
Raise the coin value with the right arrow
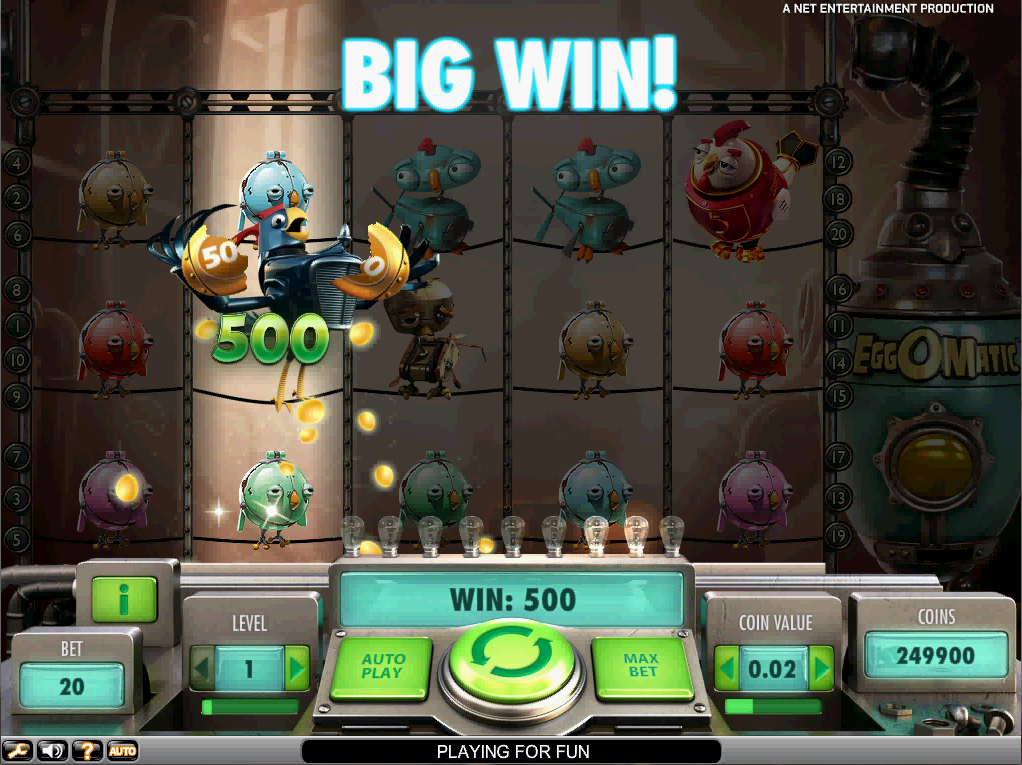pyautogui.click(x=821, y=667)
